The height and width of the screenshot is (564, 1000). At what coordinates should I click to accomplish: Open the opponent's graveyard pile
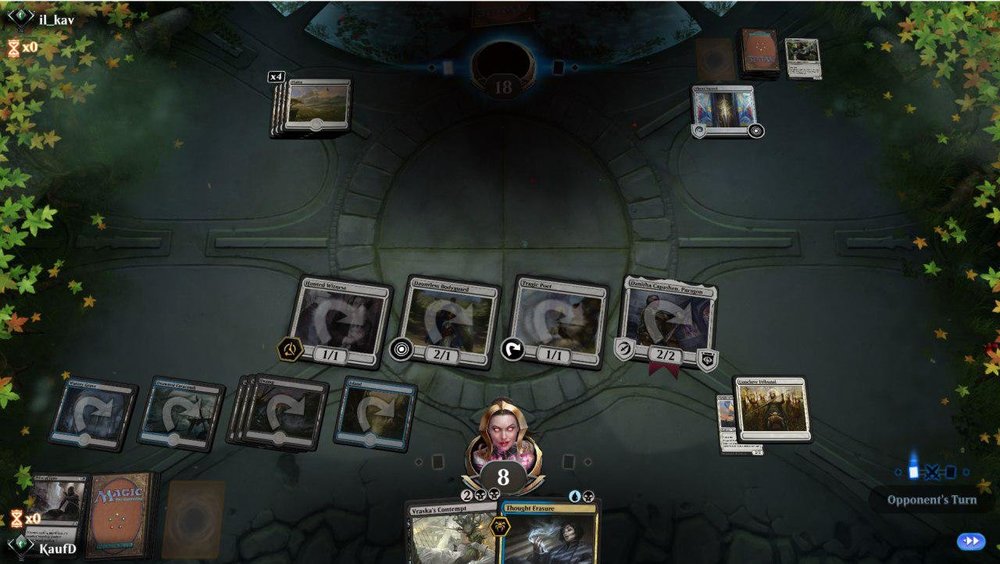point(803,57)
